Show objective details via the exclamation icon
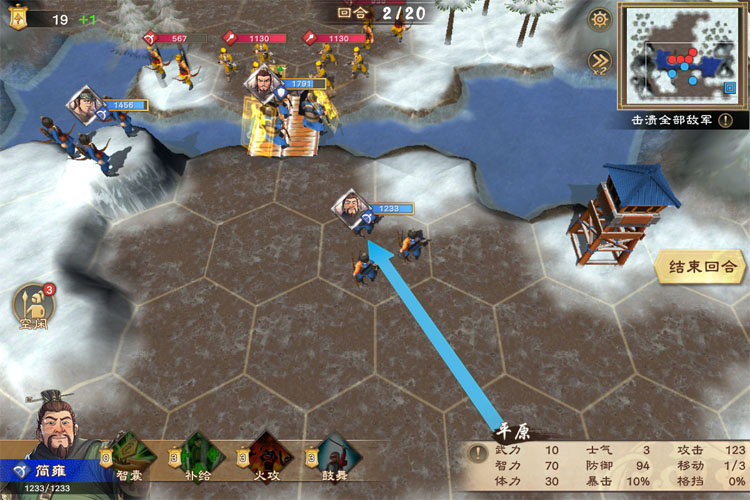This screenshot has width=750, height=500. pyautogui.click(x=725, y=120)
